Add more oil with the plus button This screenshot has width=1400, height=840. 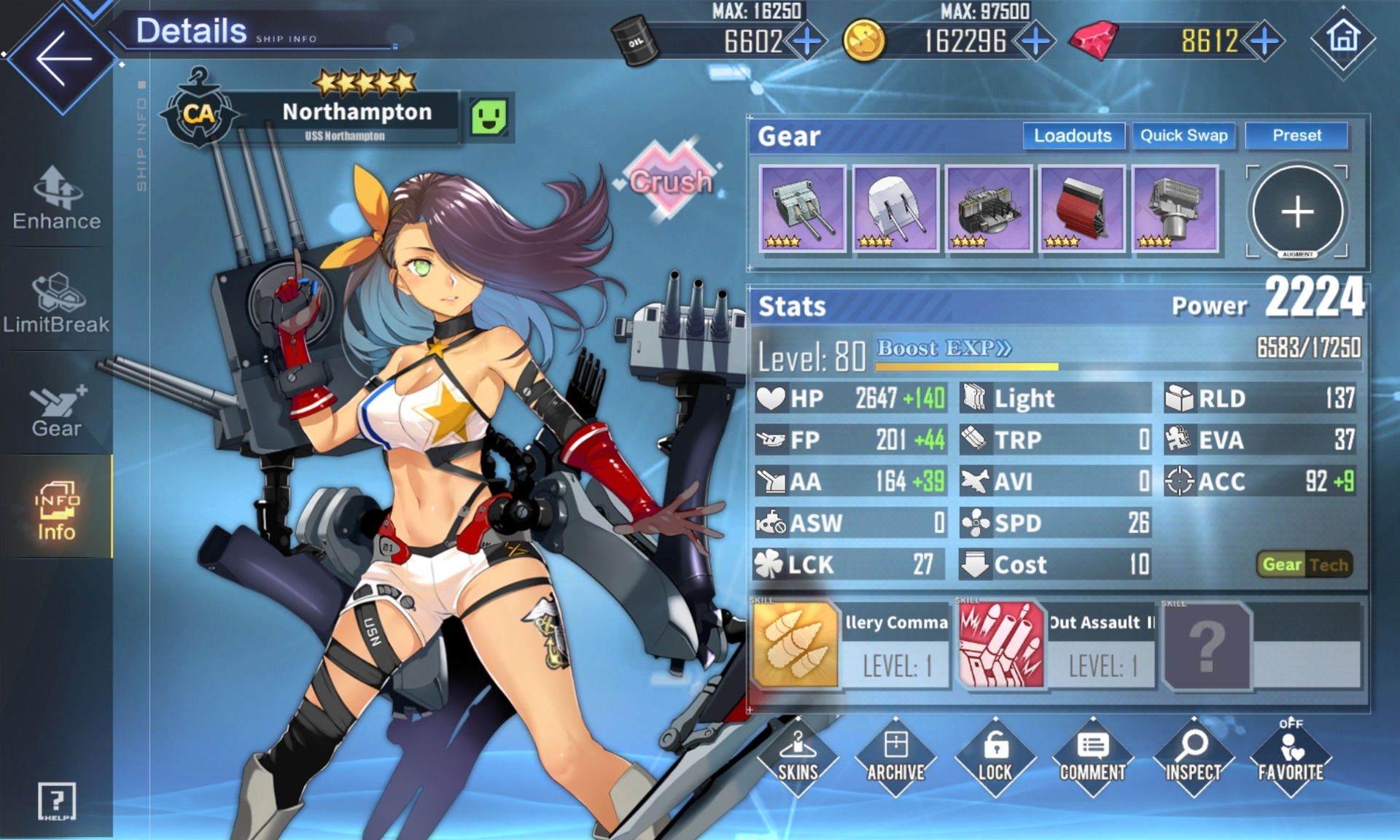(x=808, y=42)
